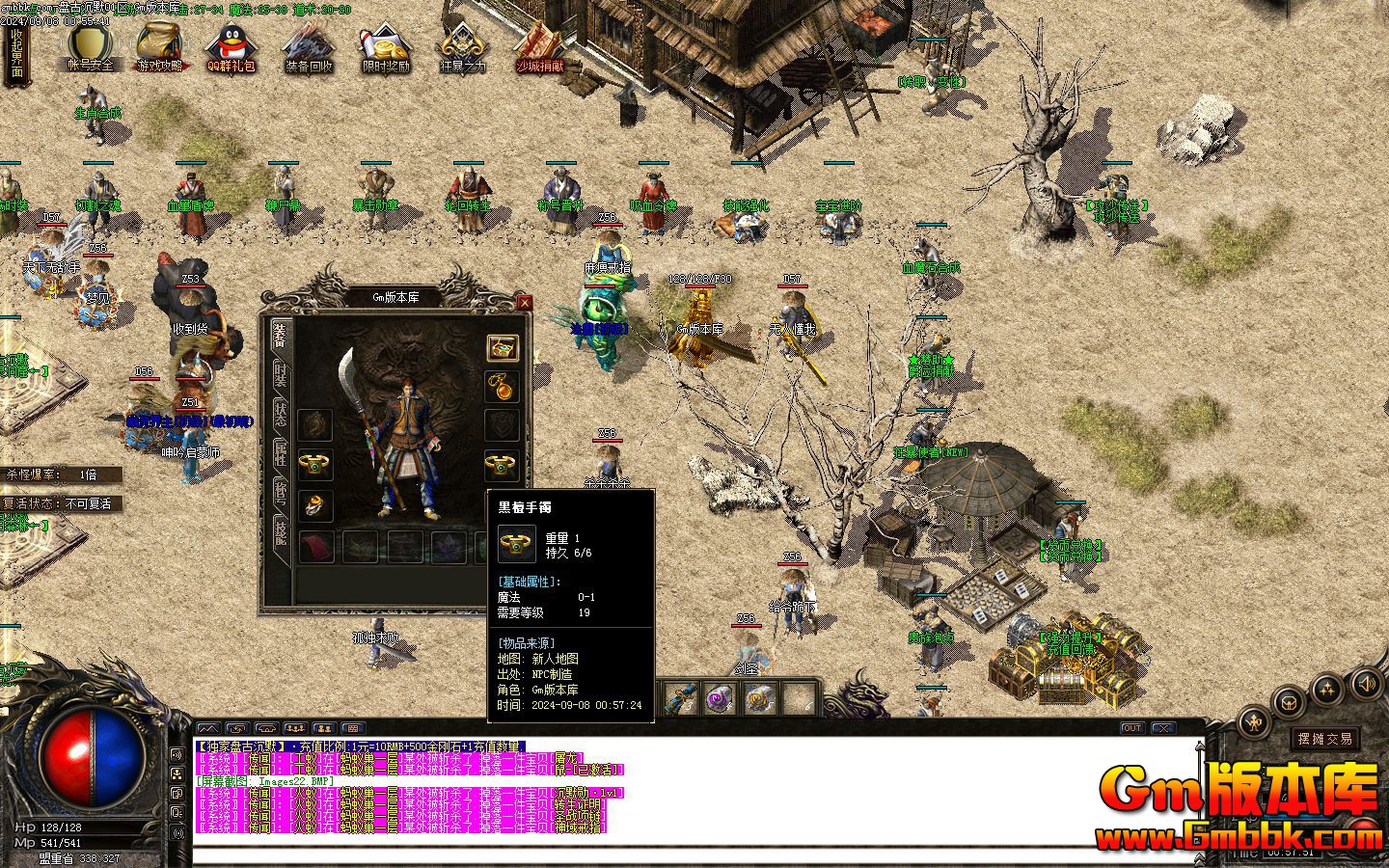Viewport: 1389px width, 868px height.
Task: Open 装备回收 equipment recycling
Action: 309,46
